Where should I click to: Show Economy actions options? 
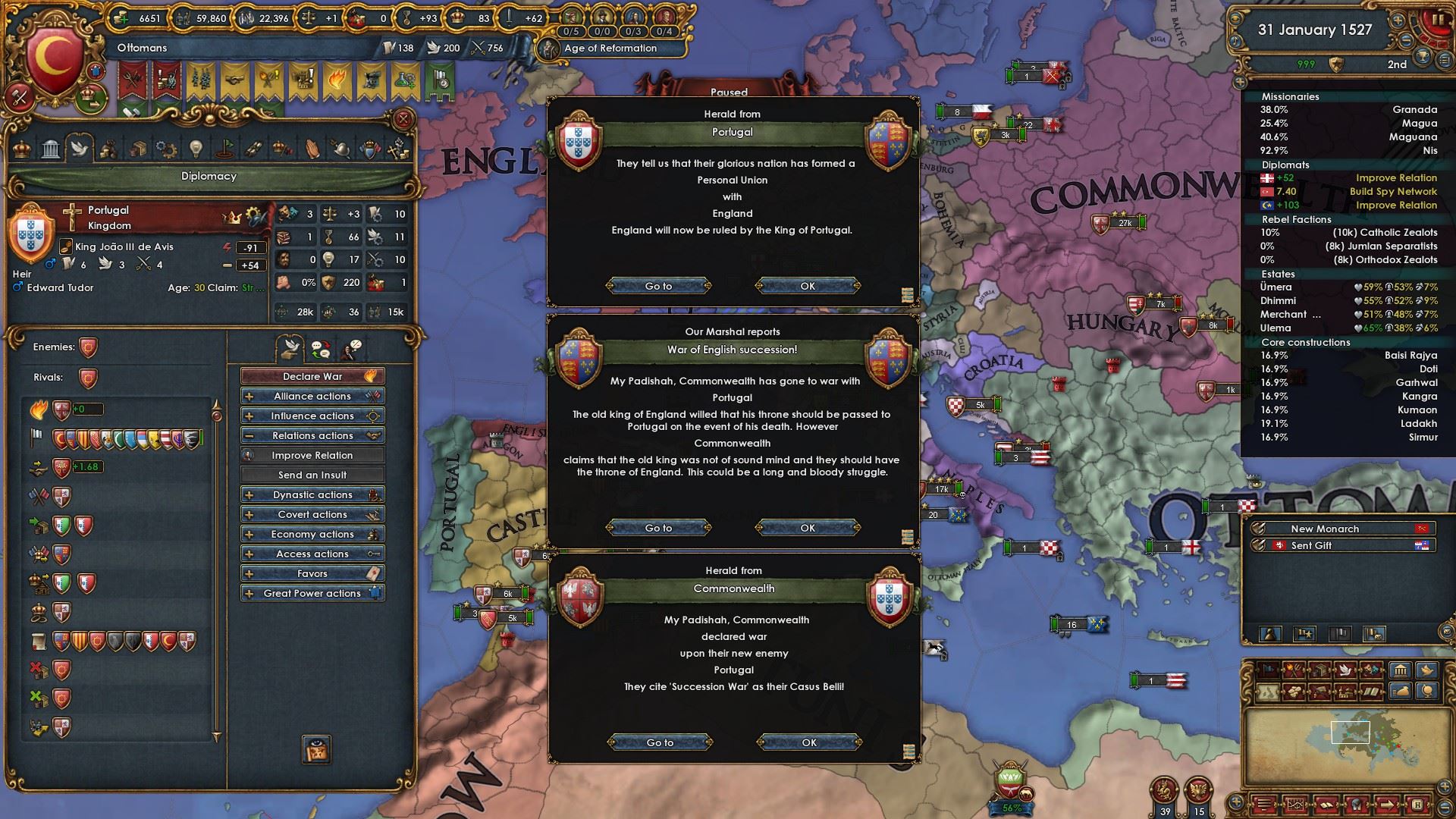click(312, 534)
